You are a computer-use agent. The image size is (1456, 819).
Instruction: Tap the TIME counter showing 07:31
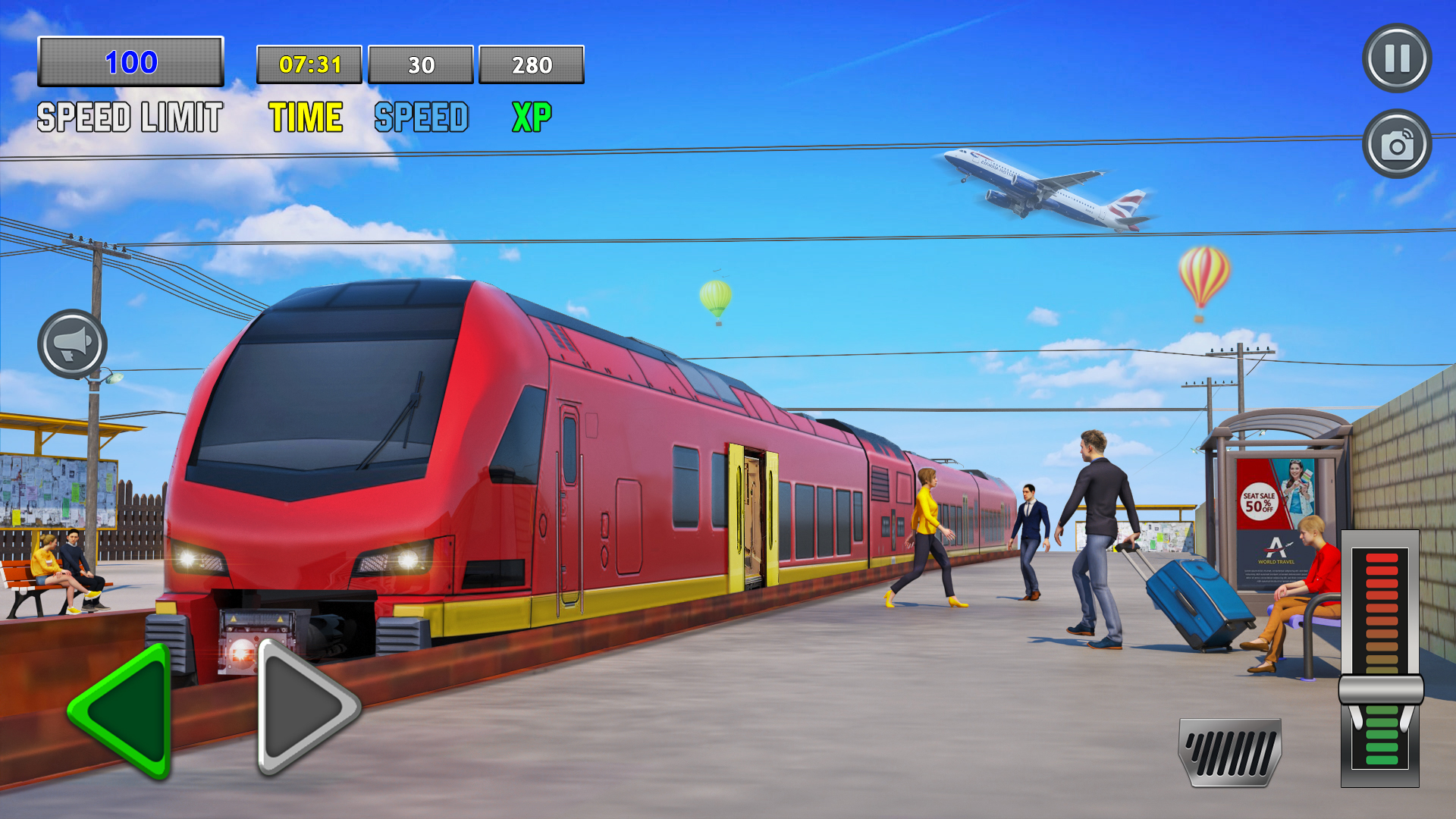(309, 65)
